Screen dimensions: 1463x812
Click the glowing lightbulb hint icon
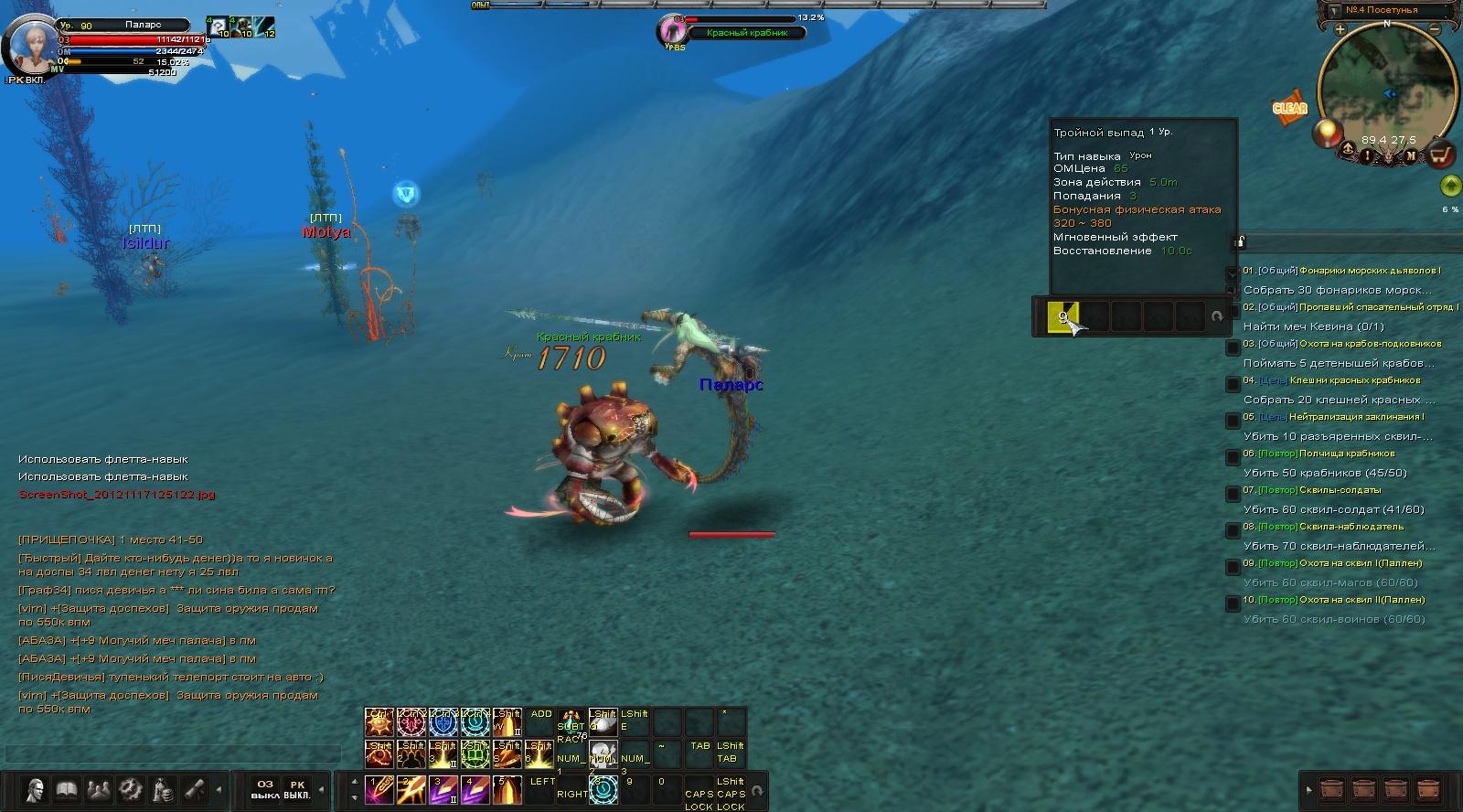click(1325, 134)
